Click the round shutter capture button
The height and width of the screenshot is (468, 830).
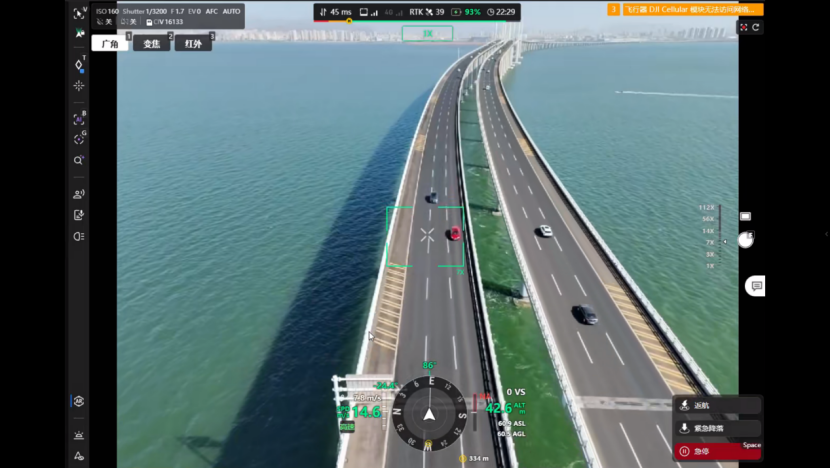point(745,240)
